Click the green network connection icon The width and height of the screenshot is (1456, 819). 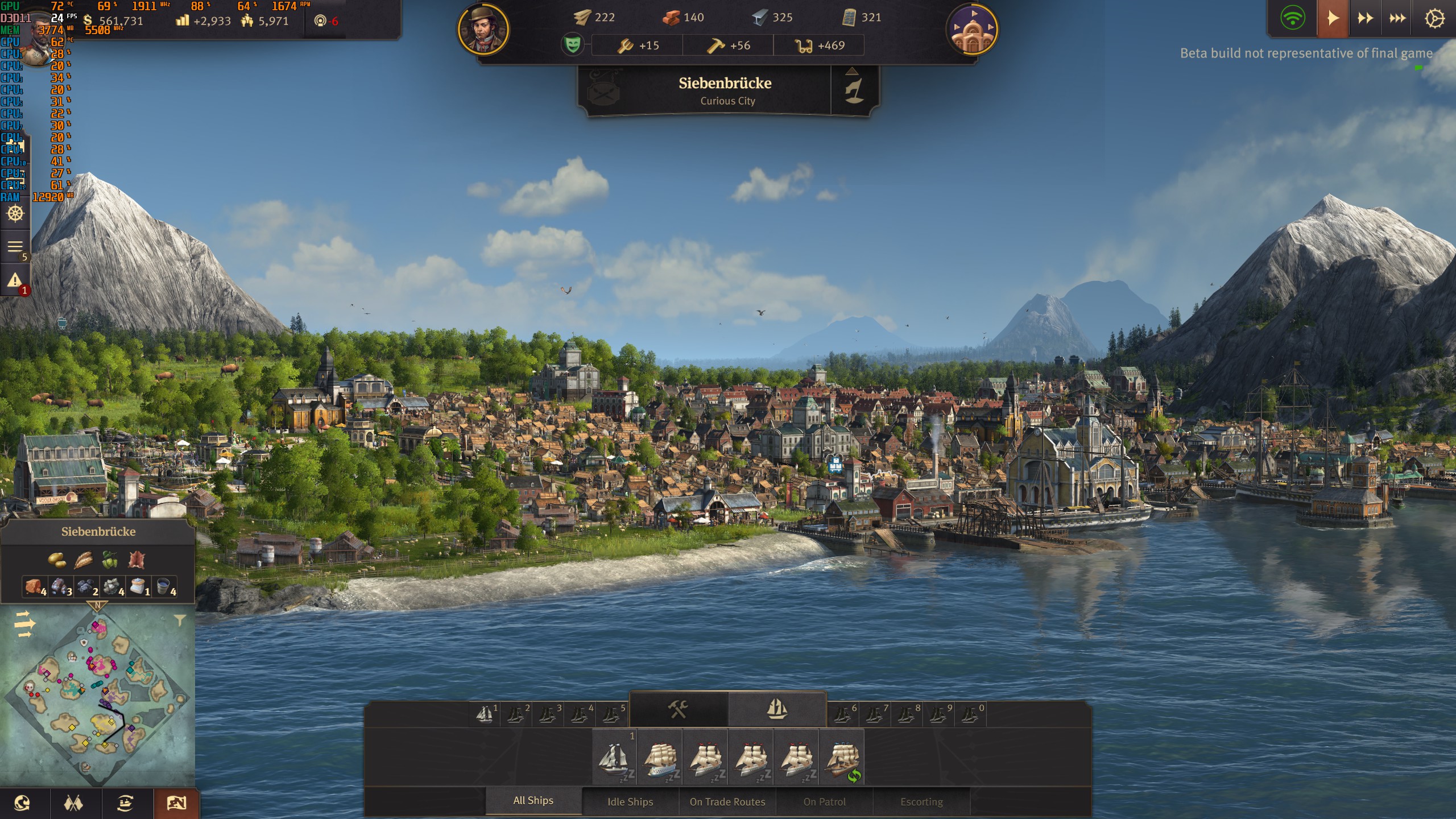coord(1292,19)
